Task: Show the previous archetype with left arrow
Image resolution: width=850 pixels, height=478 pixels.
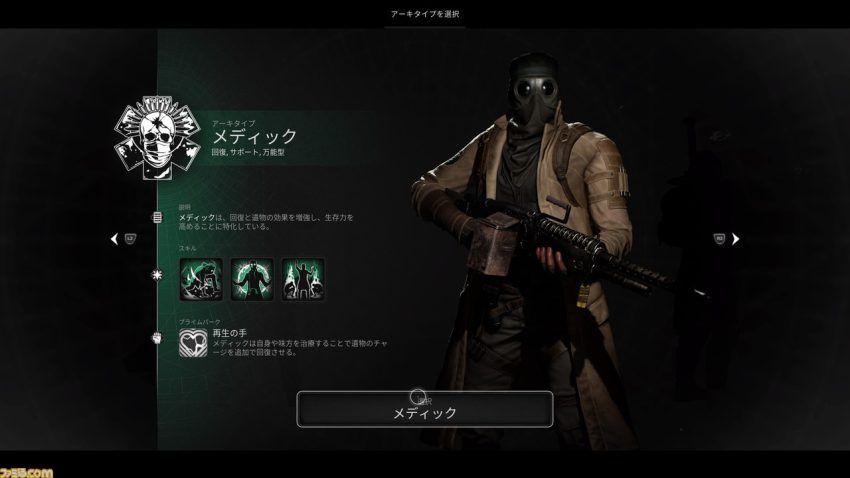Action: coord(114,239)
